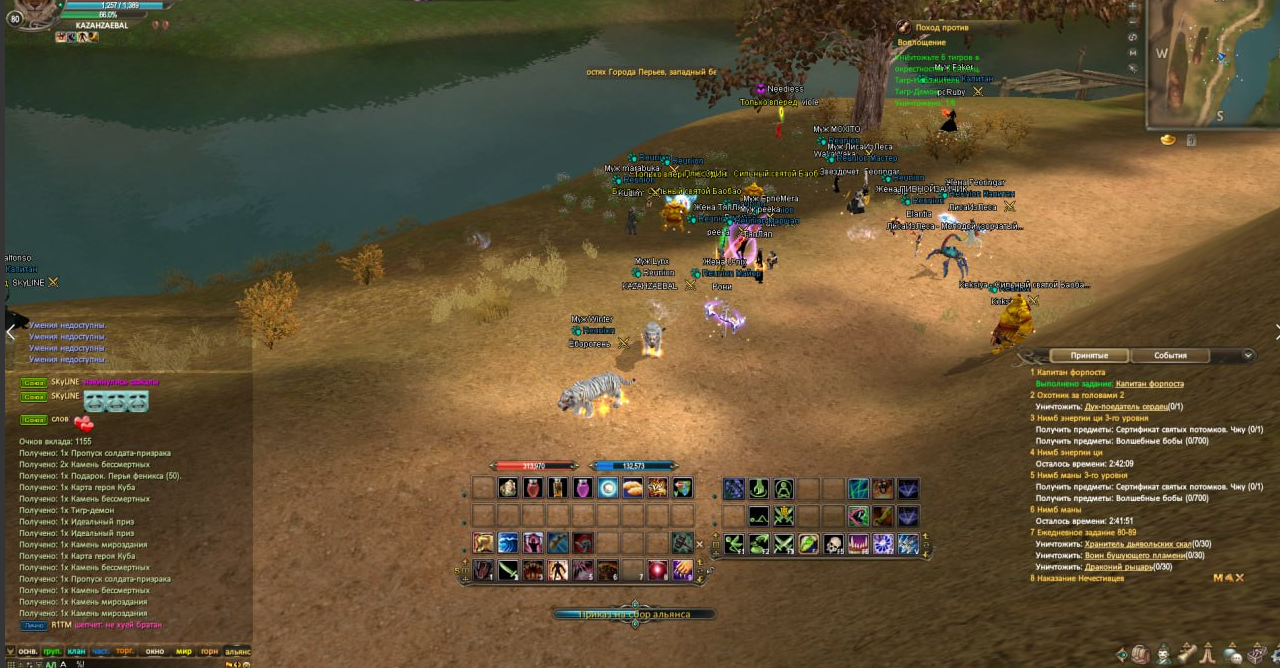The height and width of the screenshot is (668, 1280).
Task: Activate the green sword skill in slot 2
Action: point(509,571)
